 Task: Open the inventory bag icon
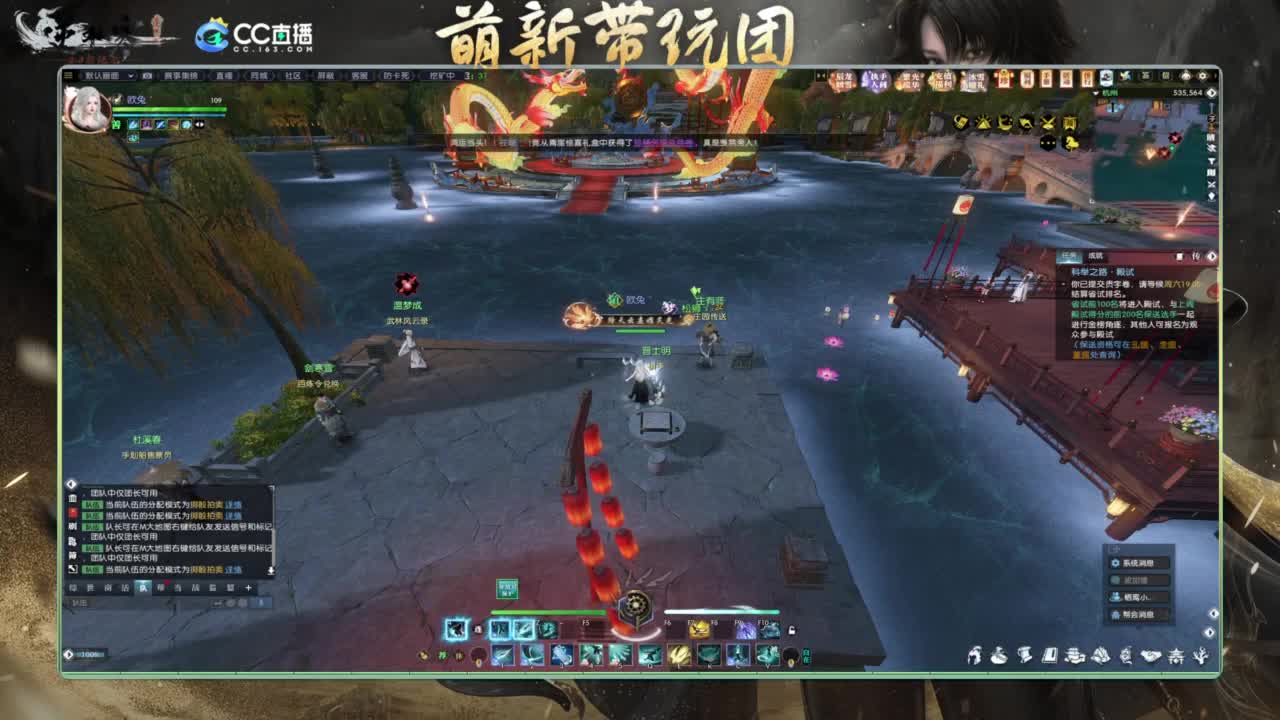tap(999, 656)
